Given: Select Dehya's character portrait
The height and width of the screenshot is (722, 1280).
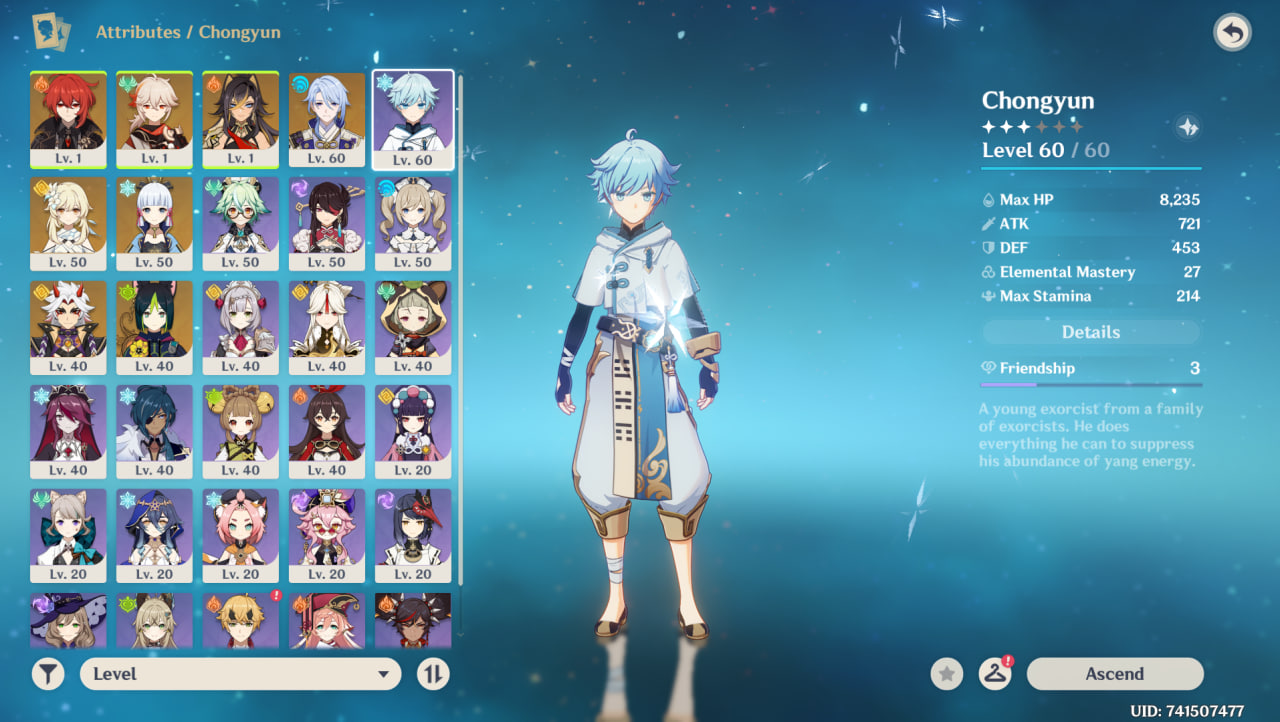Looking at the screenshot, I should coord(240,118).
